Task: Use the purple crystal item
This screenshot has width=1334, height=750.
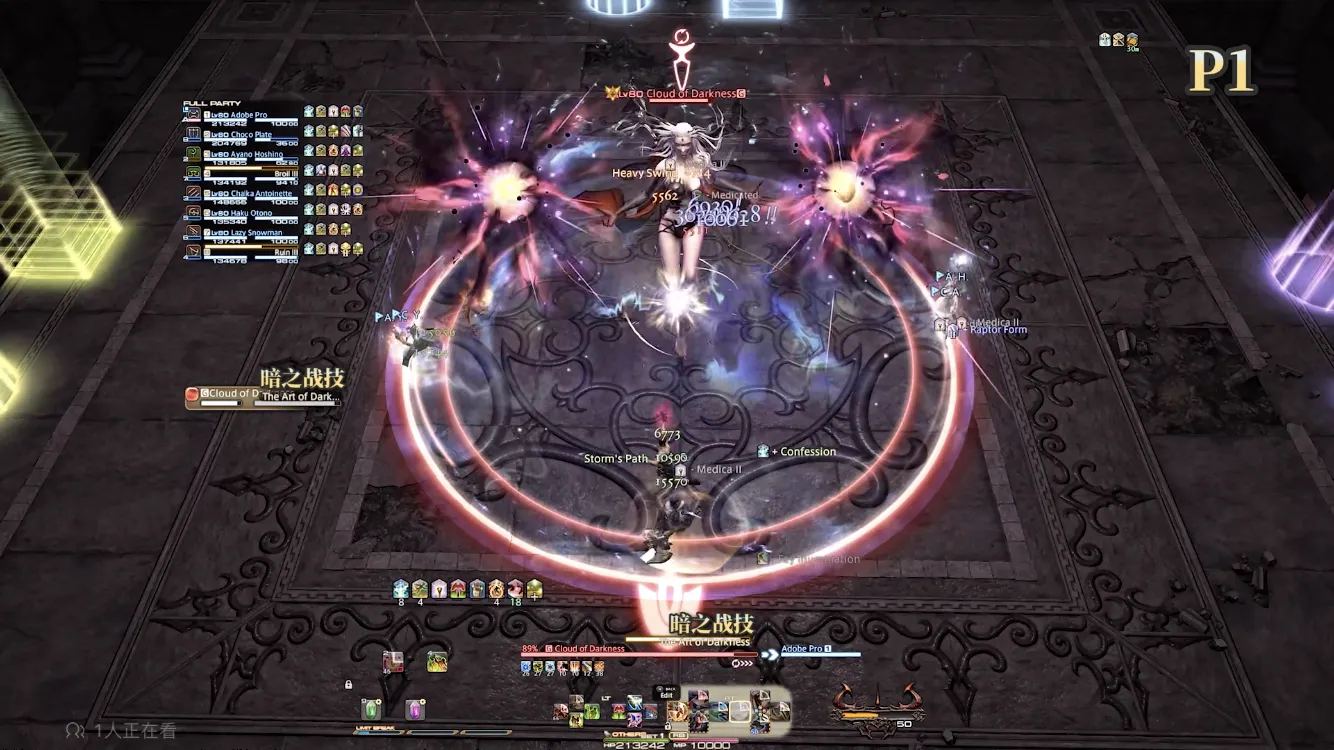Action: (414, 709)
